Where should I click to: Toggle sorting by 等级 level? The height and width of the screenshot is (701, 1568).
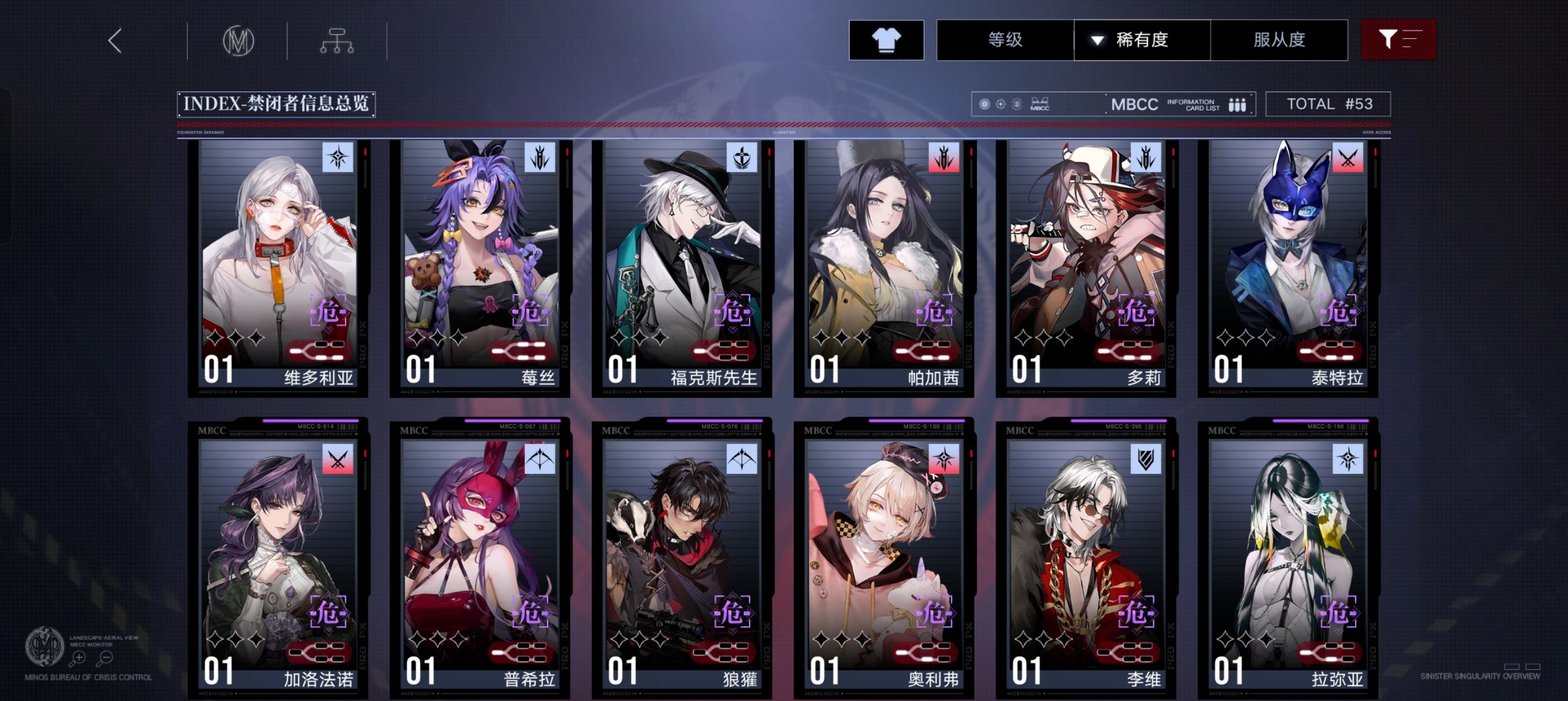1006,39
